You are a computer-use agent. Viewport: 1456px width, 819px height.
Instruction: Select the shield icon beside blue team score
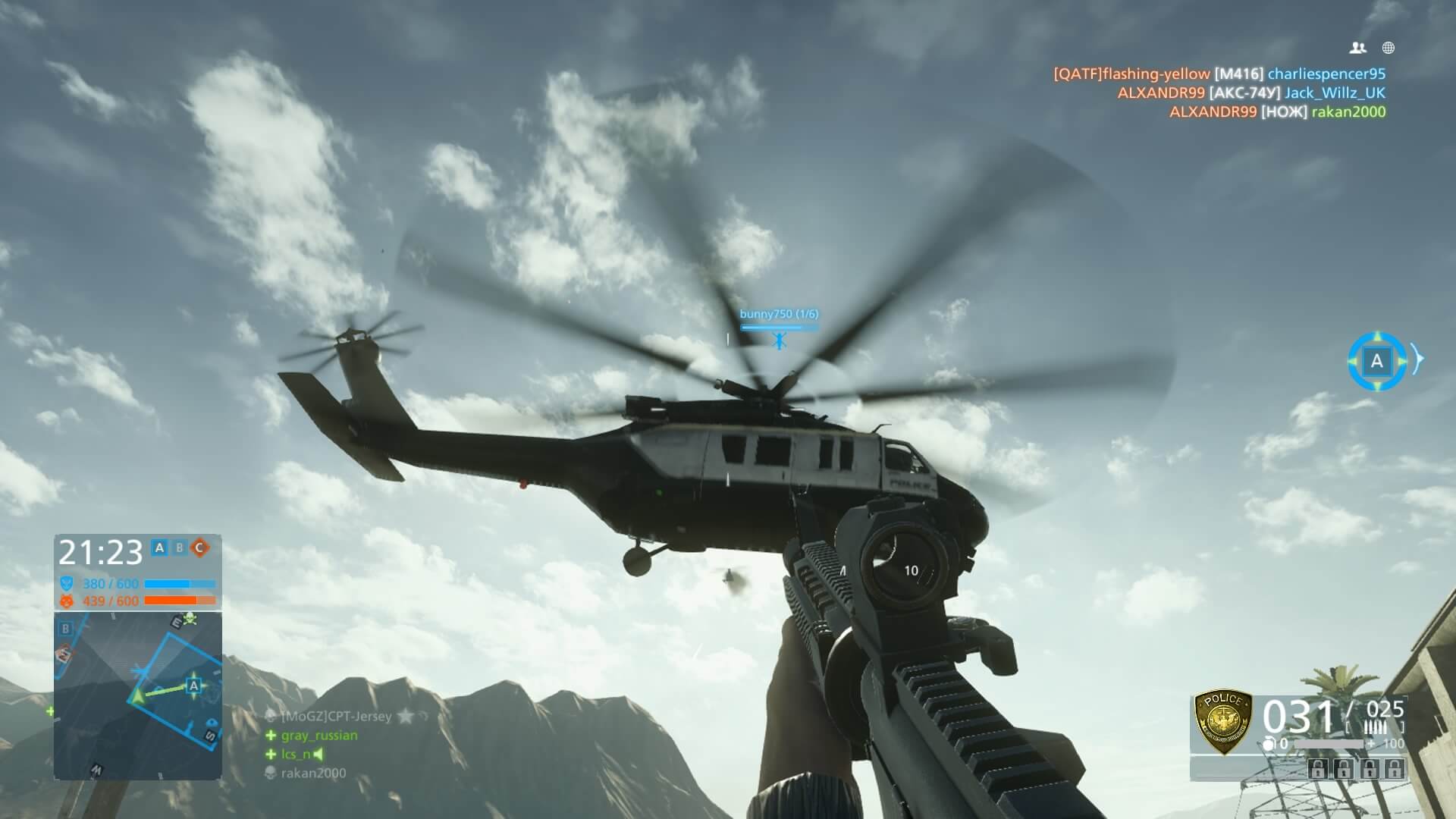65,582
